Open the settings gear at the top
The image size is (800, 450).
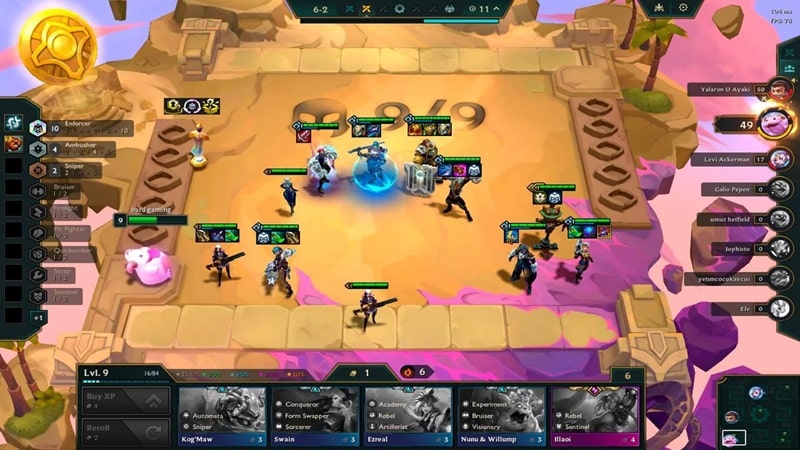[684, 8]
